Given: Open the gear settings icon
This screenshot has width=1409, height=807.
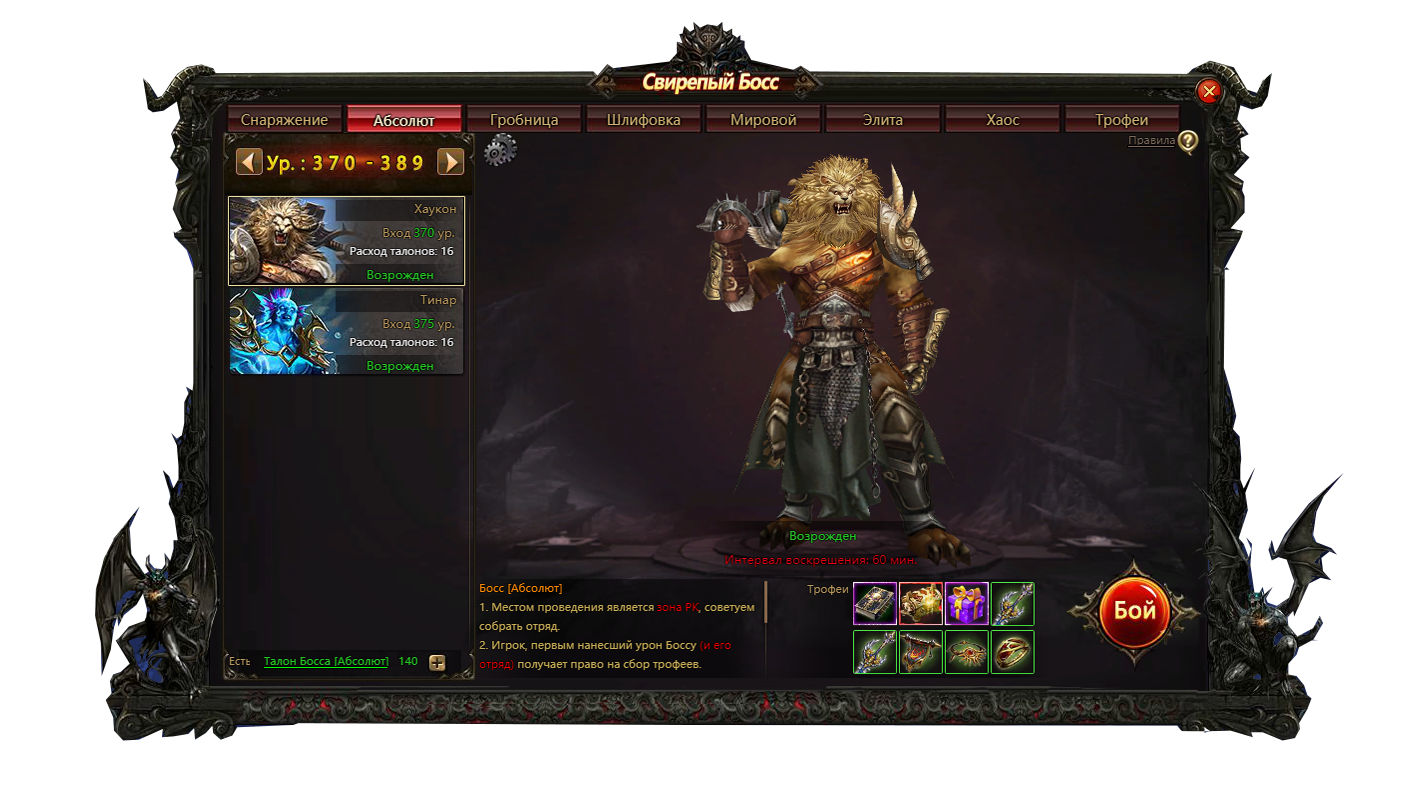Looking at the screenshot, I should (500, 150).
